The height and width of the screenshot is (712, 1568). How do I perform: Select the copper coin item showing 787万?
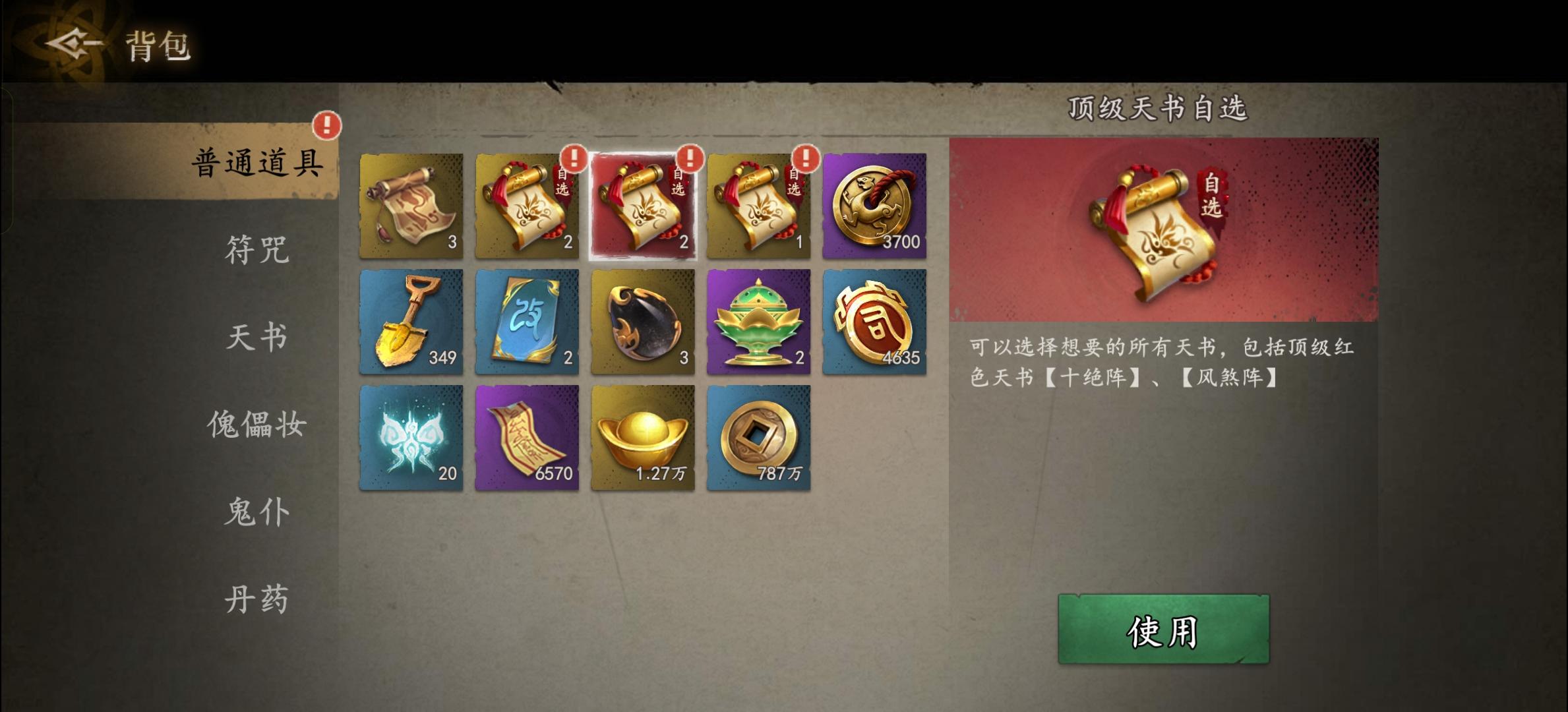click(x=759, y=438)
